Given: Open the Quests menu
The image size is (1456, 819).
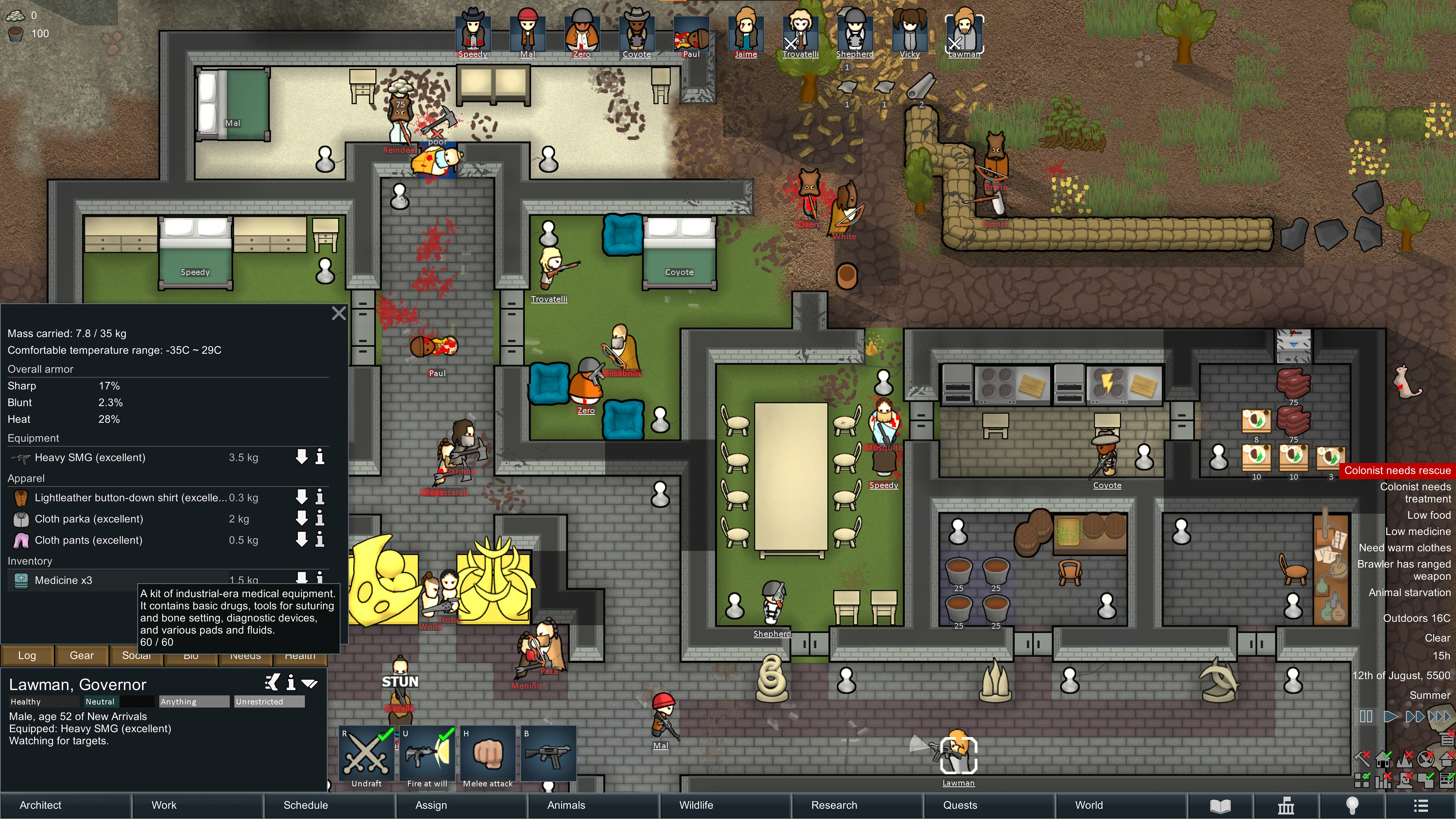Looking at the screenshot, I should pos(960,805).
